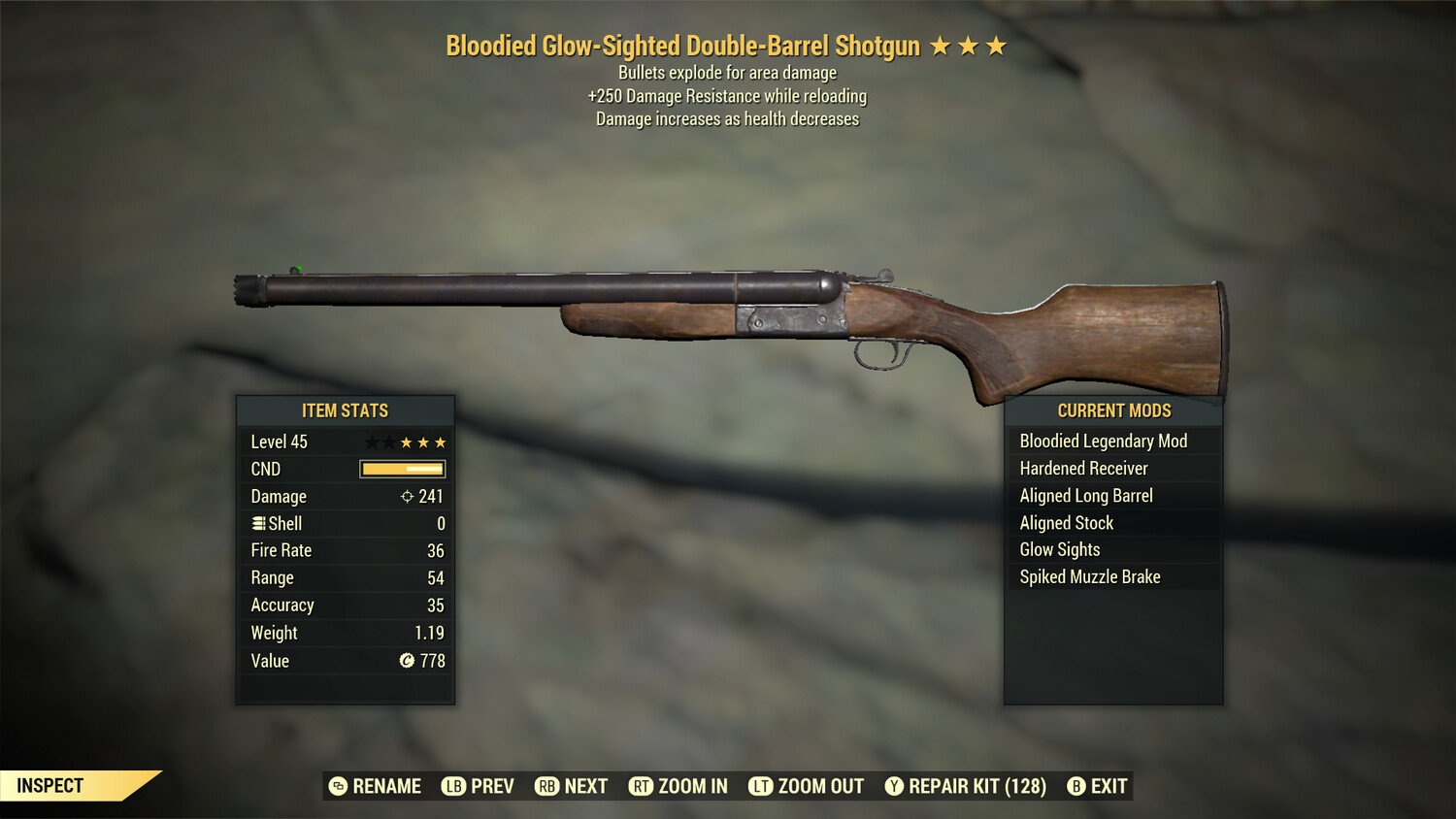The height and width of the screenshot is (819, 1456).
Task: Click the RT Zoom In trigger icon
Action: [x=643, y=786]
